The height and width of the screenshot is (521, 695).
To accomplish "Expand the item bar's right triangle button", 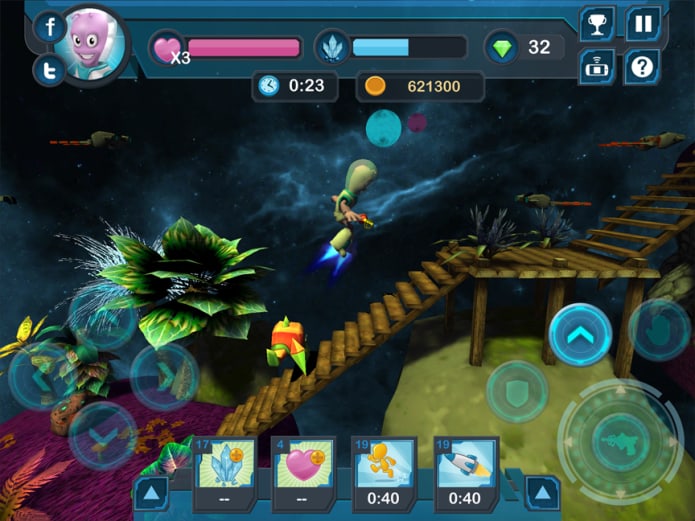I will (543, 493).
